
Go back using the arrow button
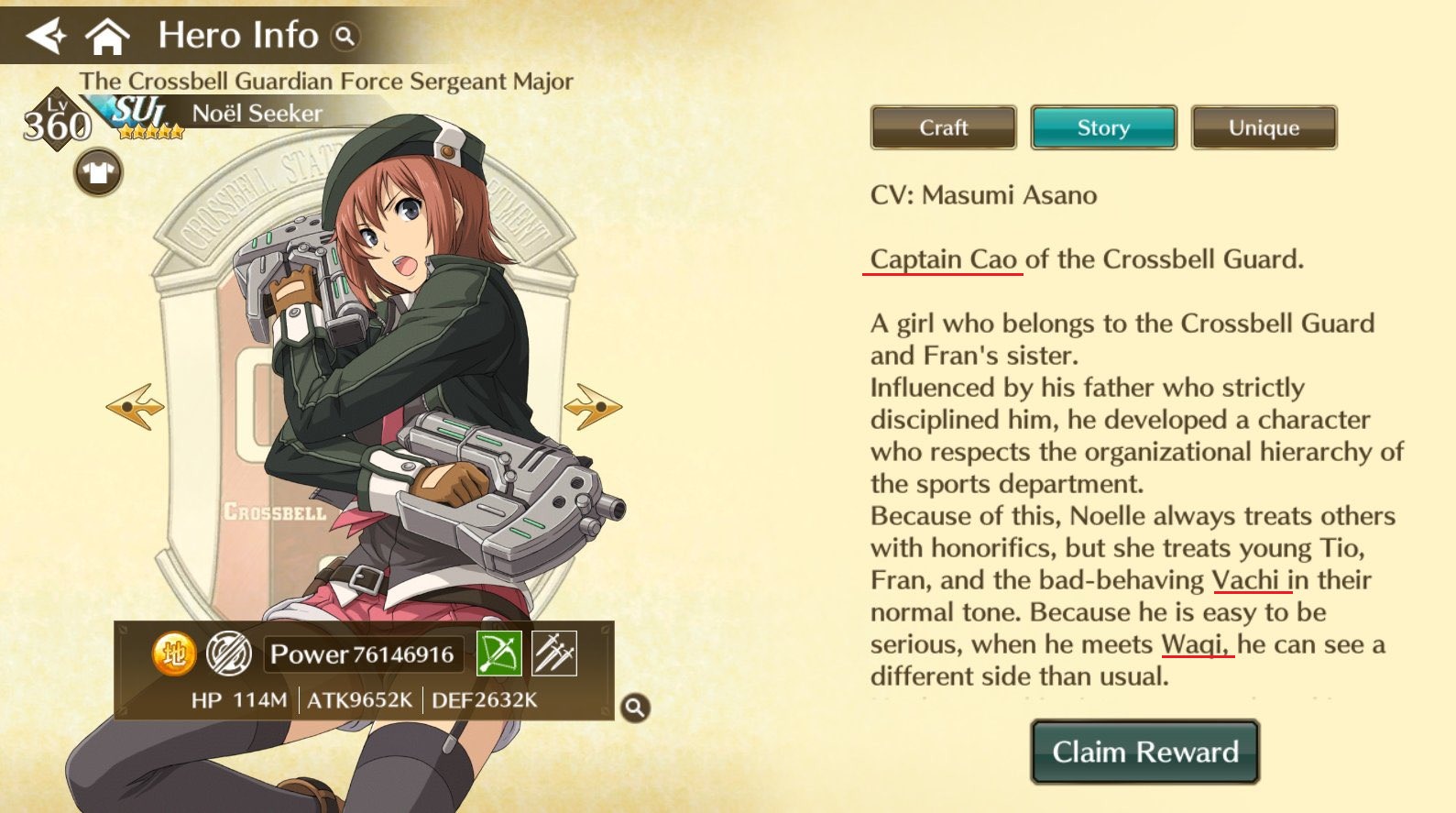pos(46,37)
